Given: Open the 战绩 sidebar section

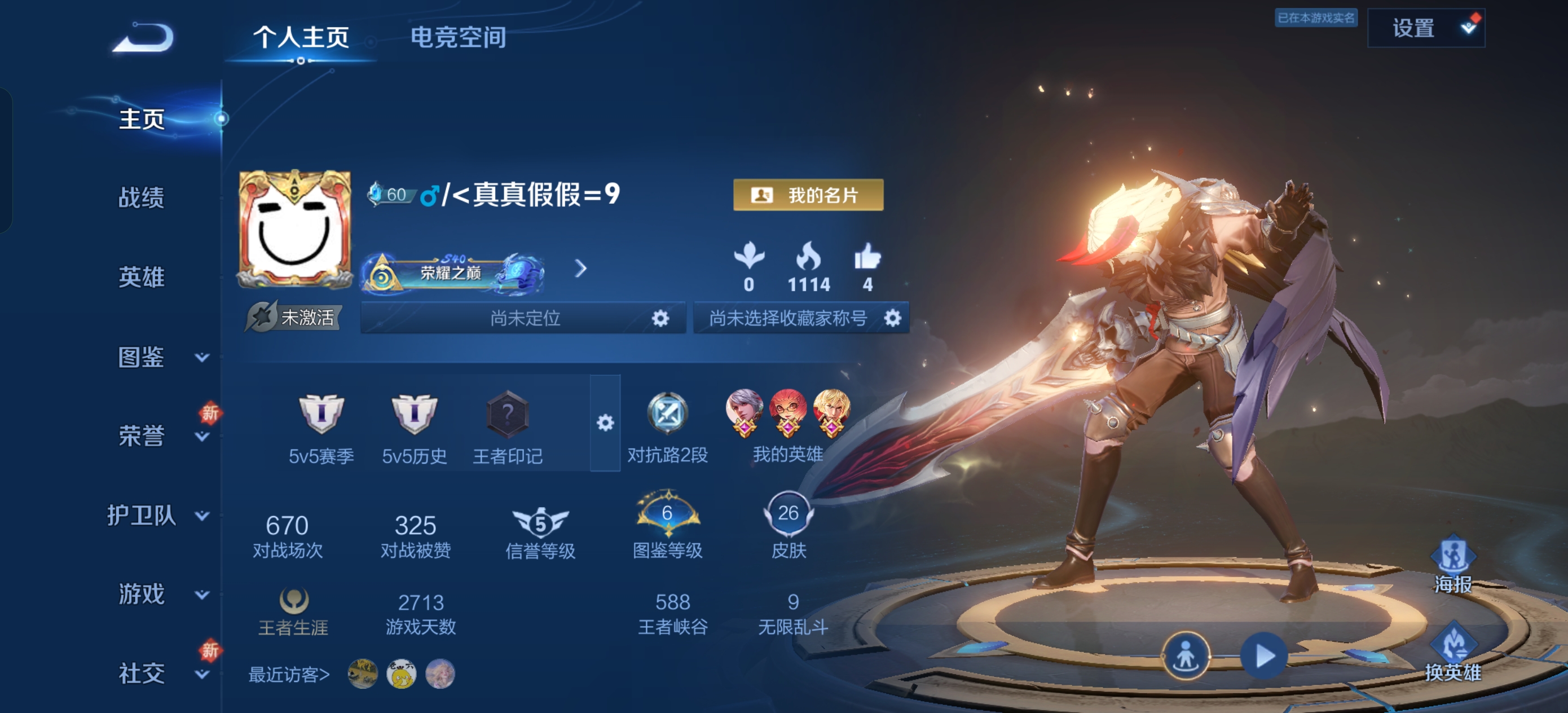Looking at the screenshot, I should click(141, 198).
